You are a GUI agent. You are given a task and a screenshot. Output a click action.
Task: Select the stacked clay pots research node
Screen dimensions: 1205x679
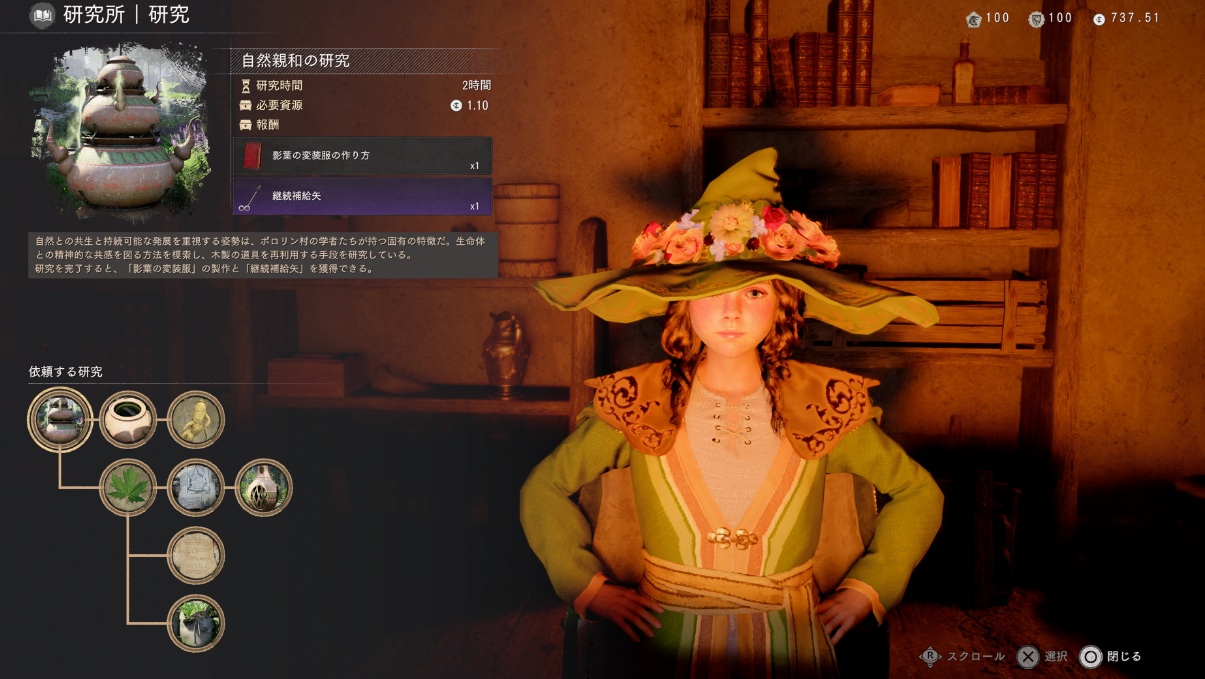coord(61,419)
